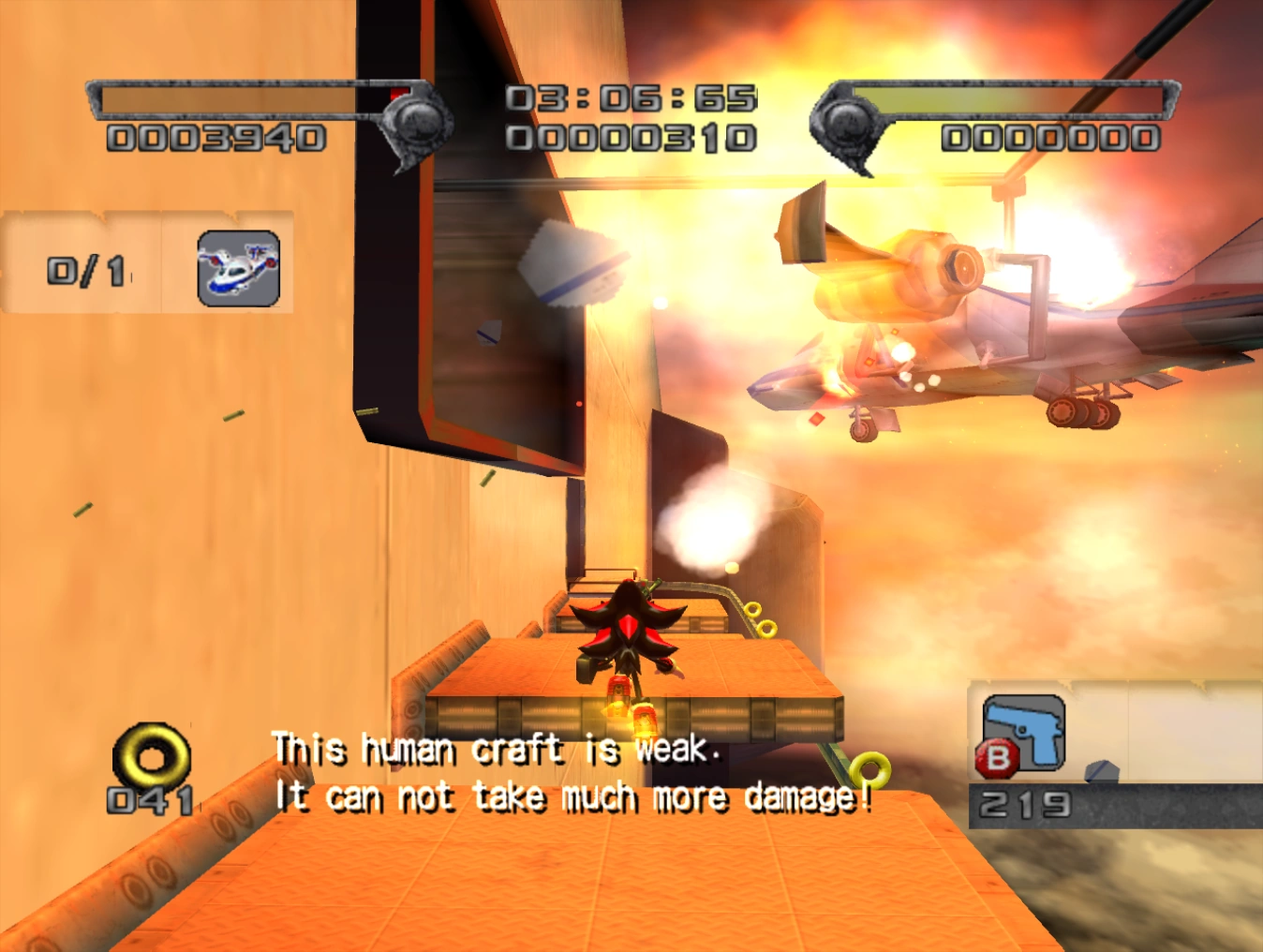Toggle the ring count display of 041

click(150, 801)
